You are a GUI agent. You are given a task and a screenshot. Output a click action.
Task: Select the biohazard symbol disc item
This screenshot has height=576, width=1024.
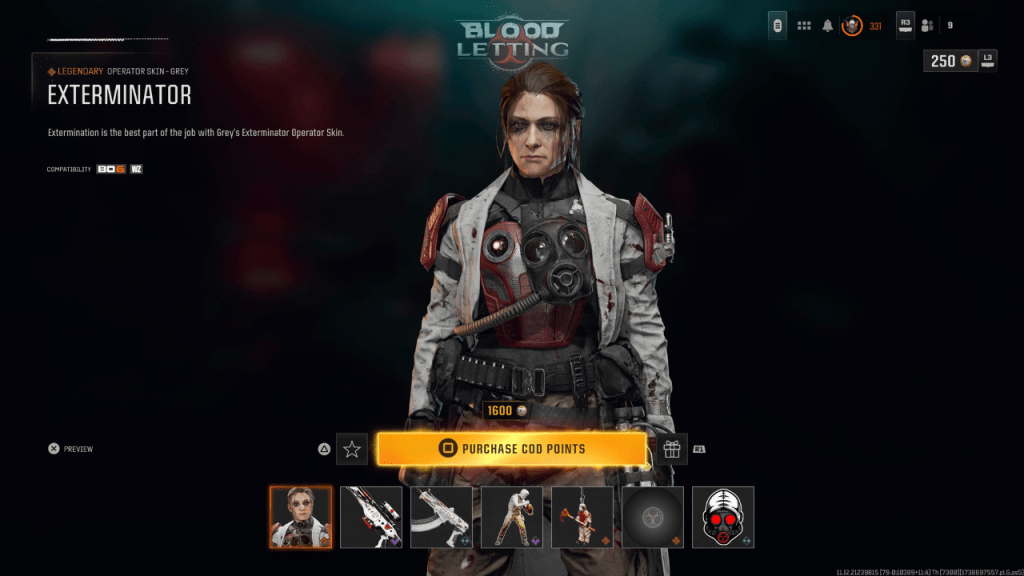click(653, 517)
